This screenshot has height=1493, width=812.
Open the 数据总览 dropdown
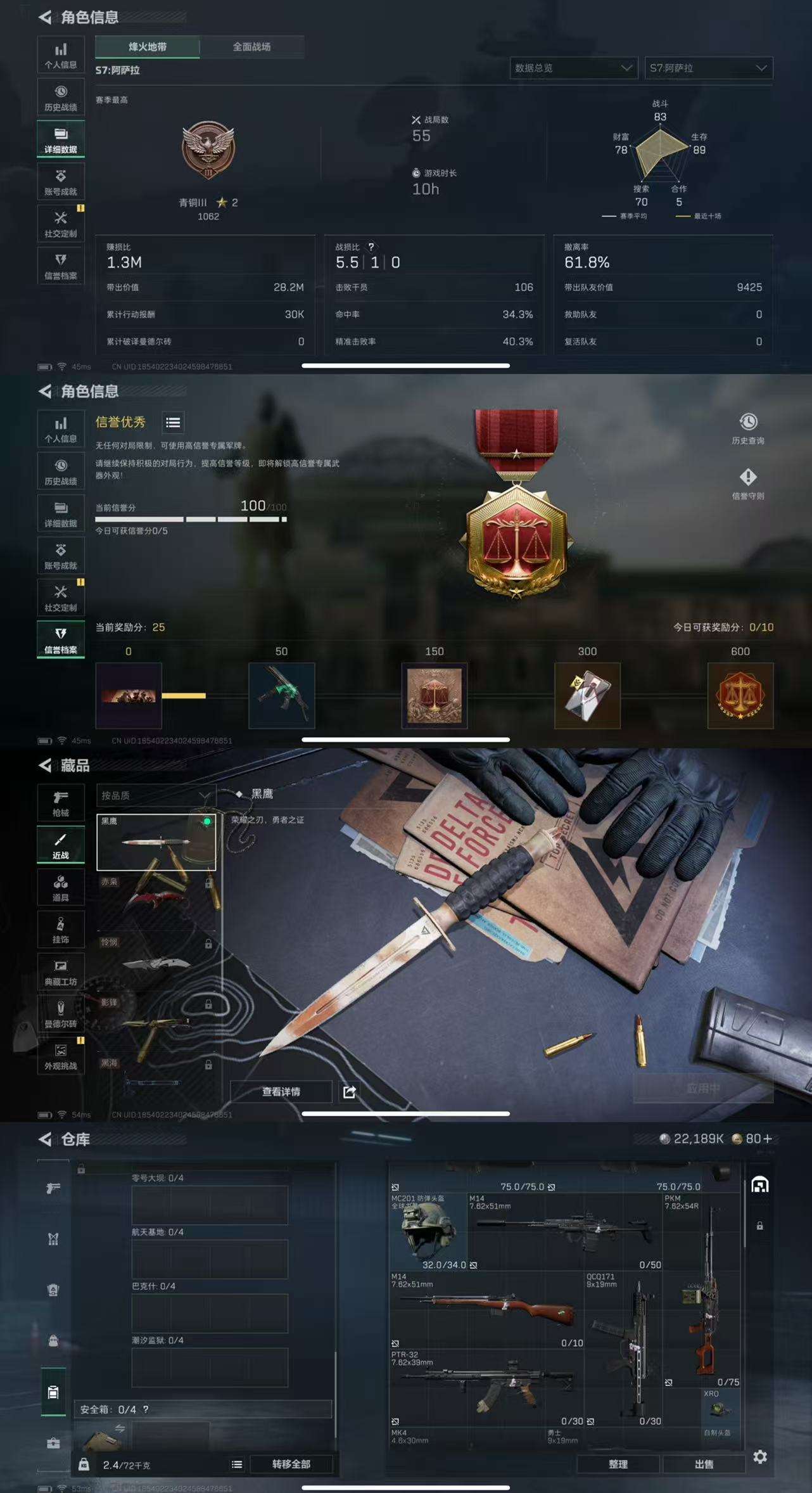click(573, 68)
